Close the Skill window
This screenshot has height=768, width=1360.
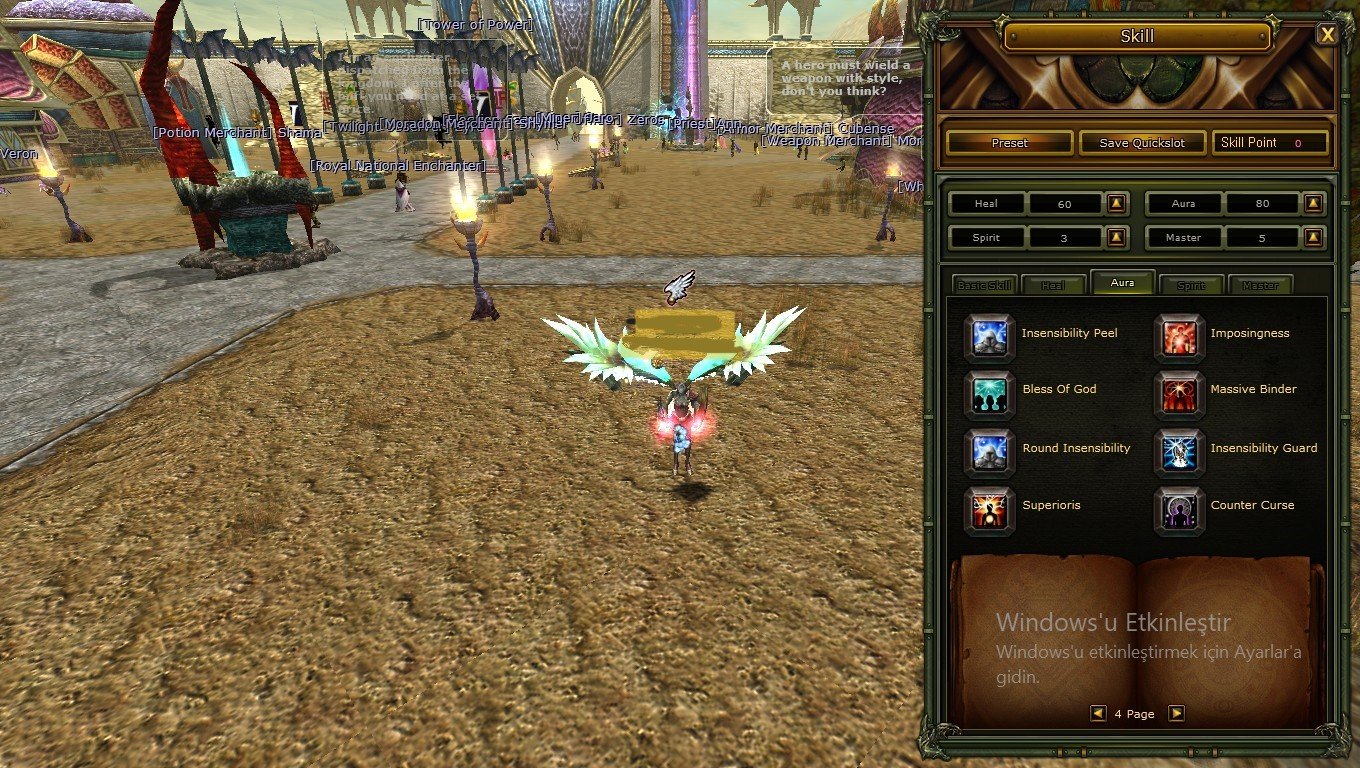click(1327, 35)
